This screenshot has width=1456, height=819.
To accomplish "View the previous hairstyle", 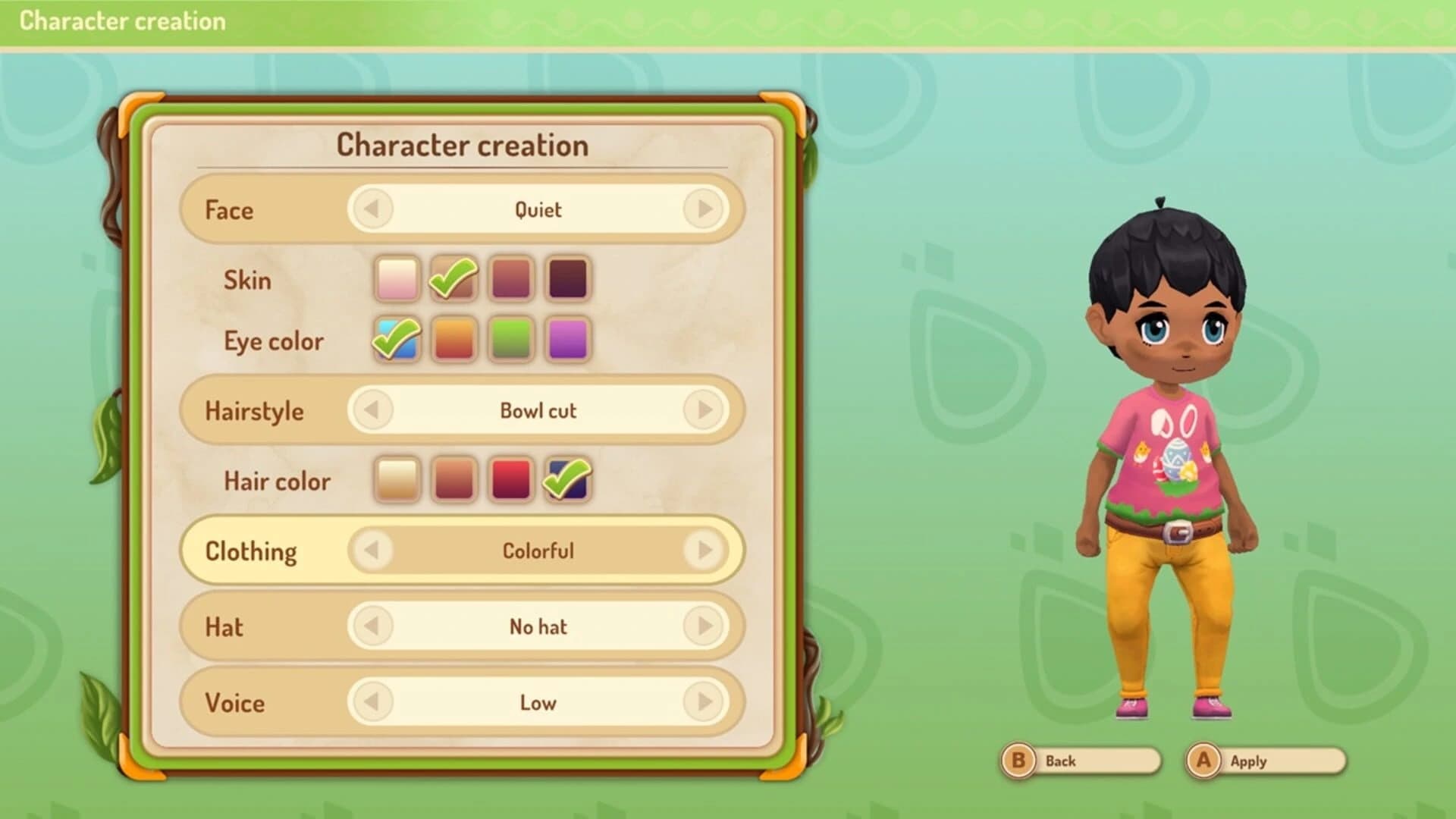I will 371,410.
